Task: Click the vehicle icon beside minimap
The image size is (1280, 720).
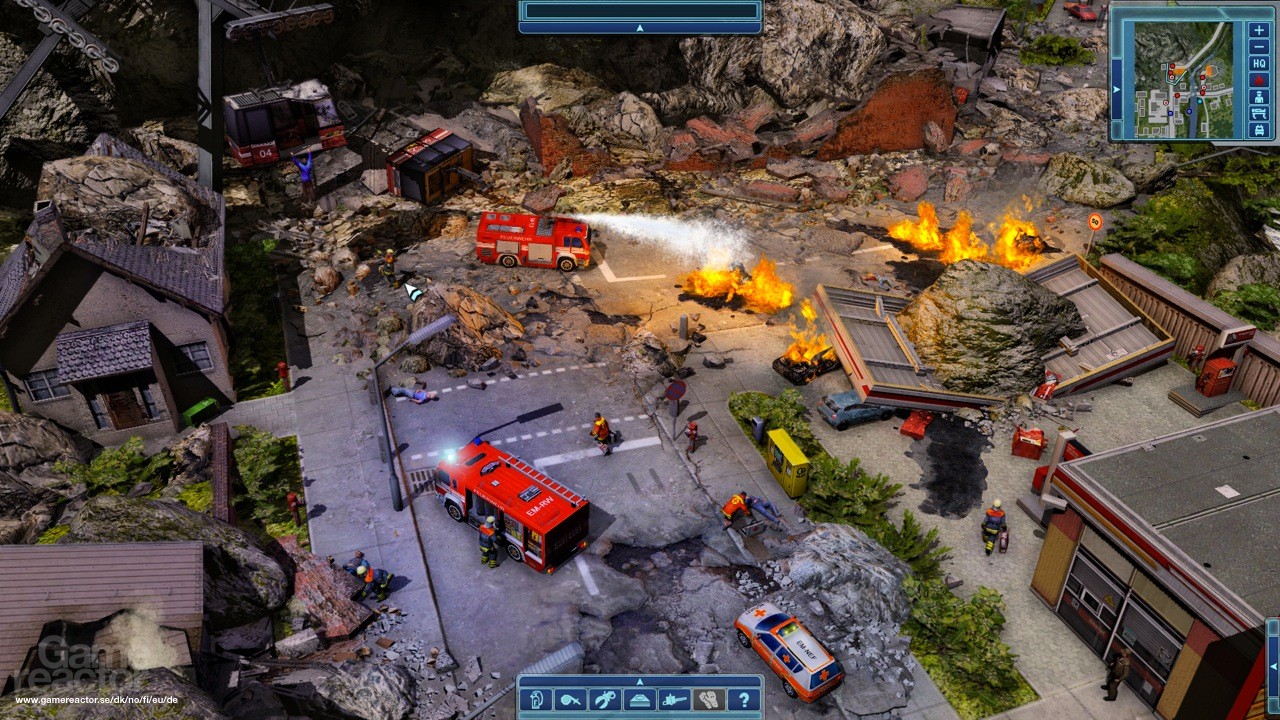Action: tap(1259, 130)
